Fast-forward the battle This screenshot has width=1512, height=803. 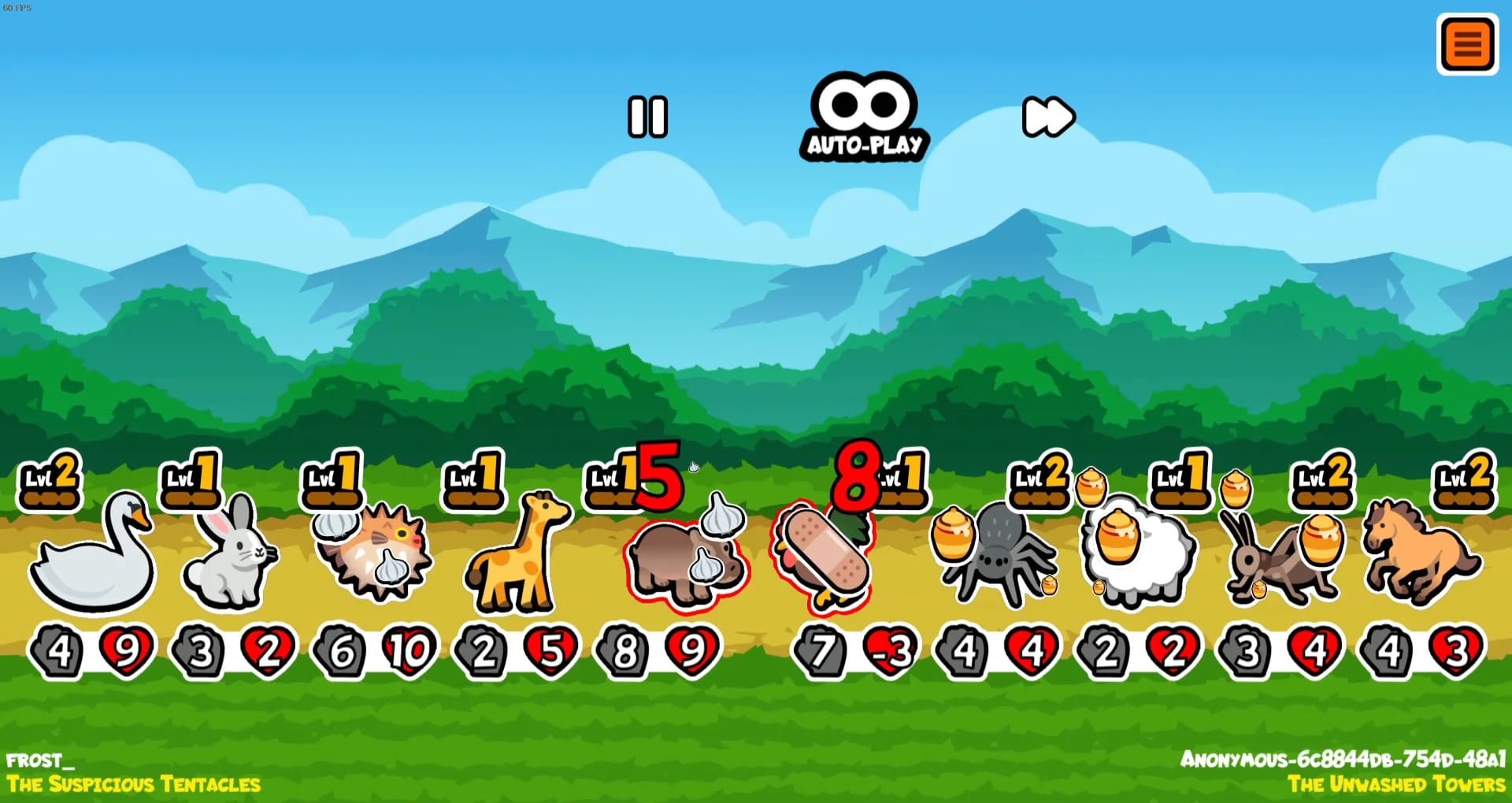1047,117
